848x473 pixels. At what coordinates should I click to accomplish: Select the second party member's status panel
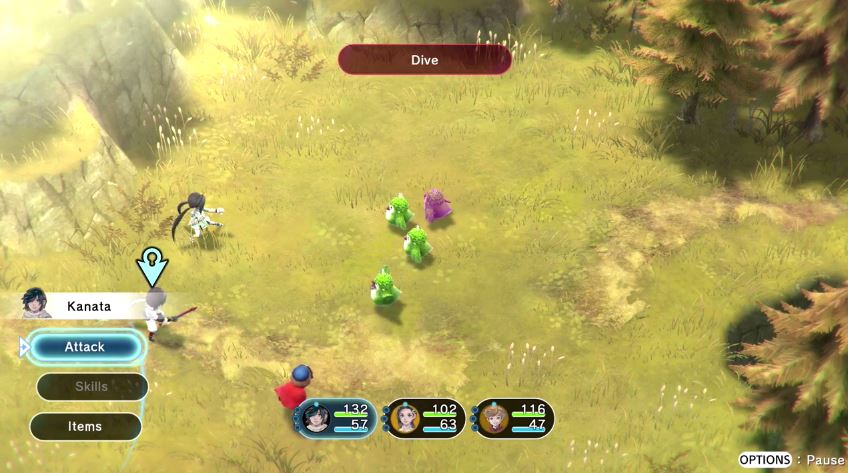[424, 418]
